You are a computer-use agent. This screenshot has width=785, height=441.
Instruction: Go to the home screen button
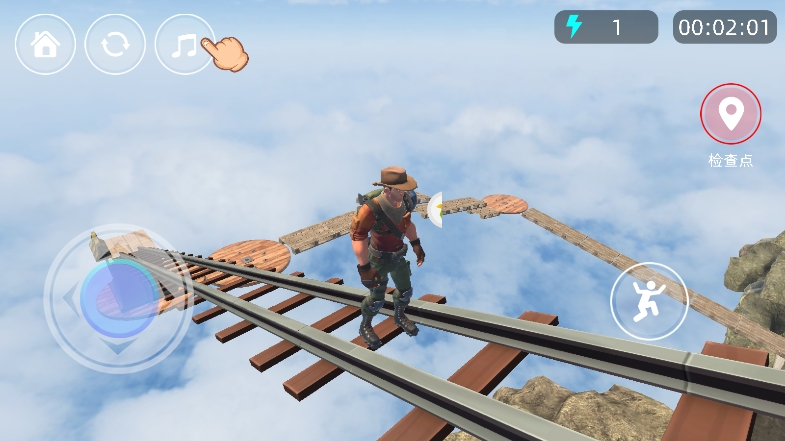pyautogui.click(x=45, y=45)
